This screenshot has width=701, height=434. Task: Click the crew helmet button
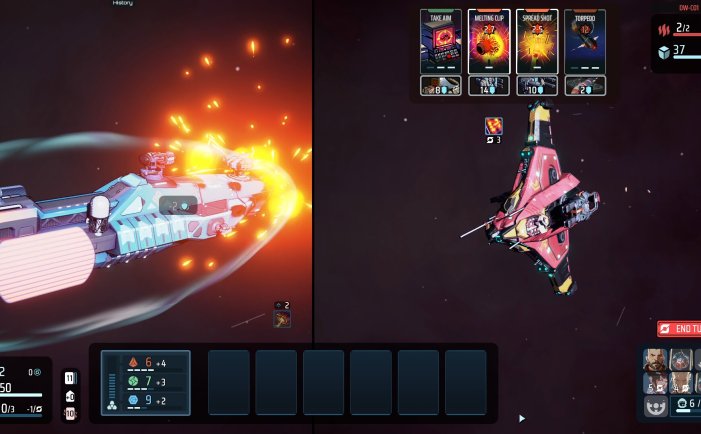656,405
